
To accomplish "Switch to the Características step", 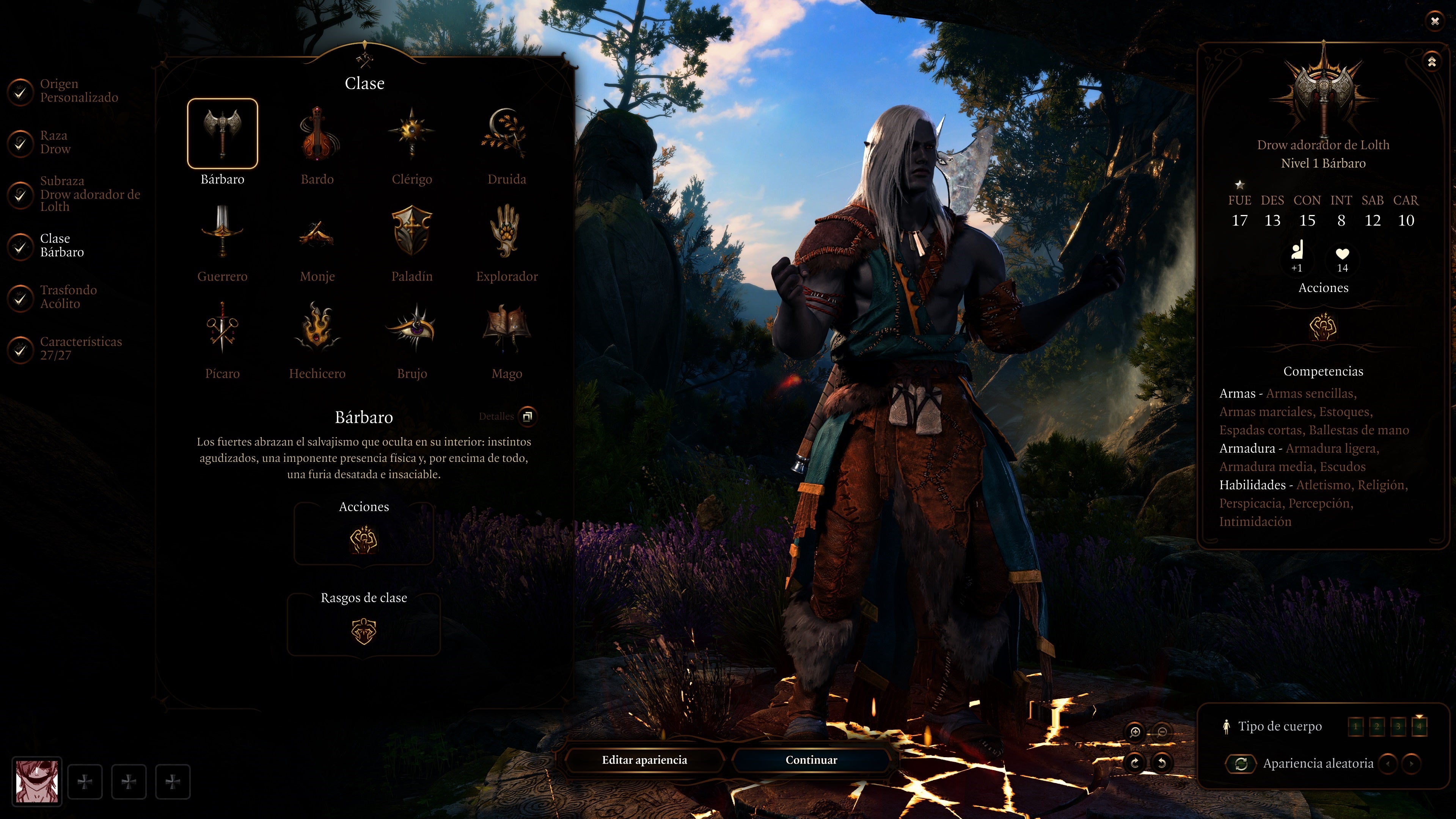I will tap(80, 348).
